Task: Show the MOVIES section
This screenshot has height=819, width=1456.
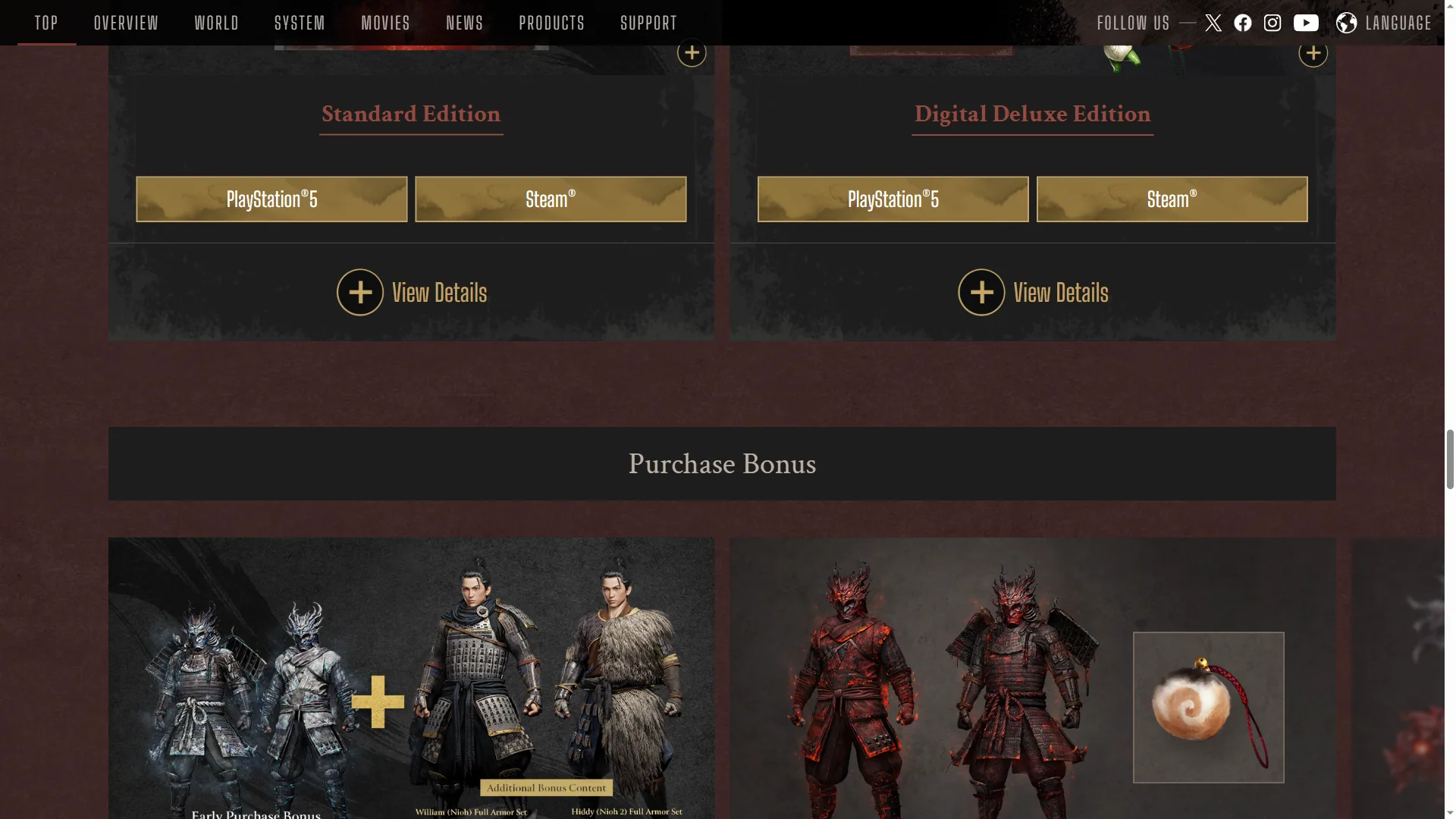Action: [385, 23]
